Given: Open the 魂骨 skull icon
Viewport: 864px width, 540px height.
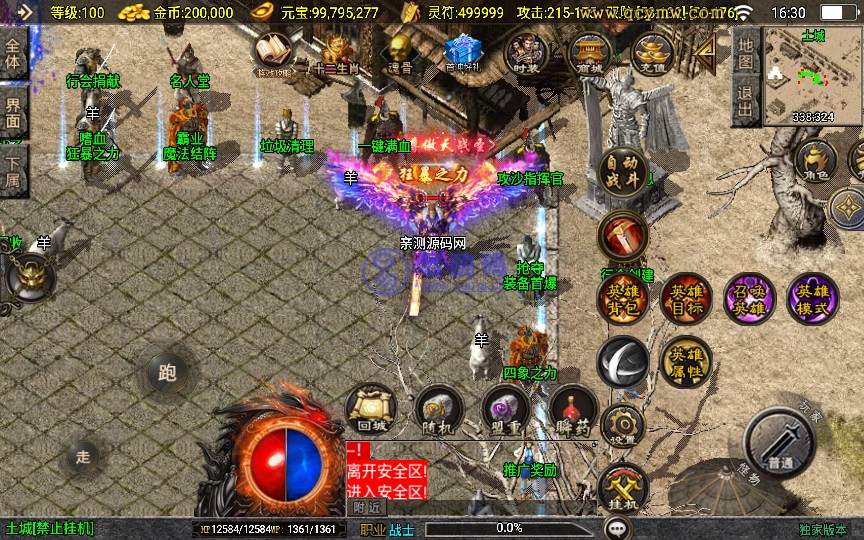Looking at the screenshot, I should click(x=400, y=53).
